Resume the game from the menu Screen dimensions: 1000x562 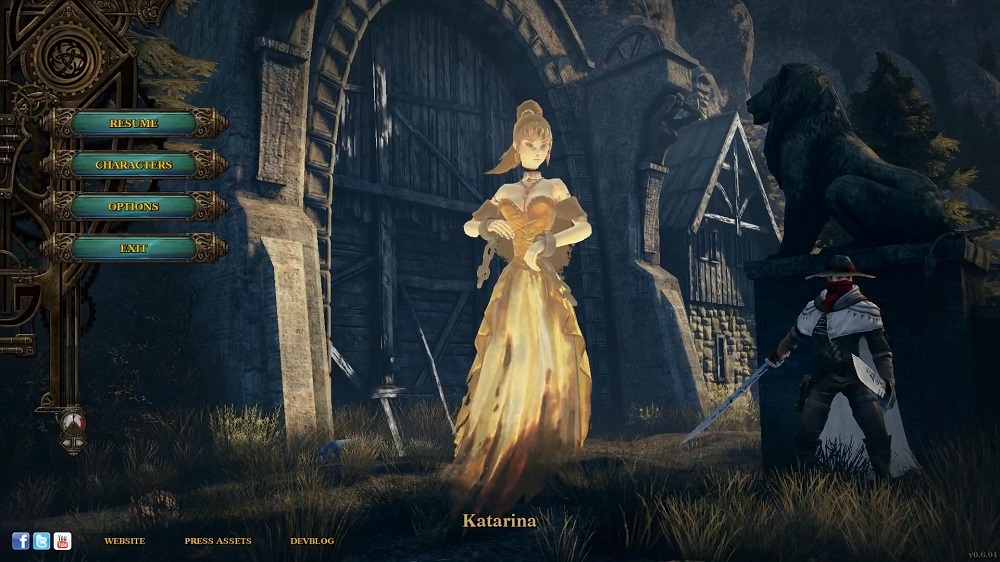[133, 123]
